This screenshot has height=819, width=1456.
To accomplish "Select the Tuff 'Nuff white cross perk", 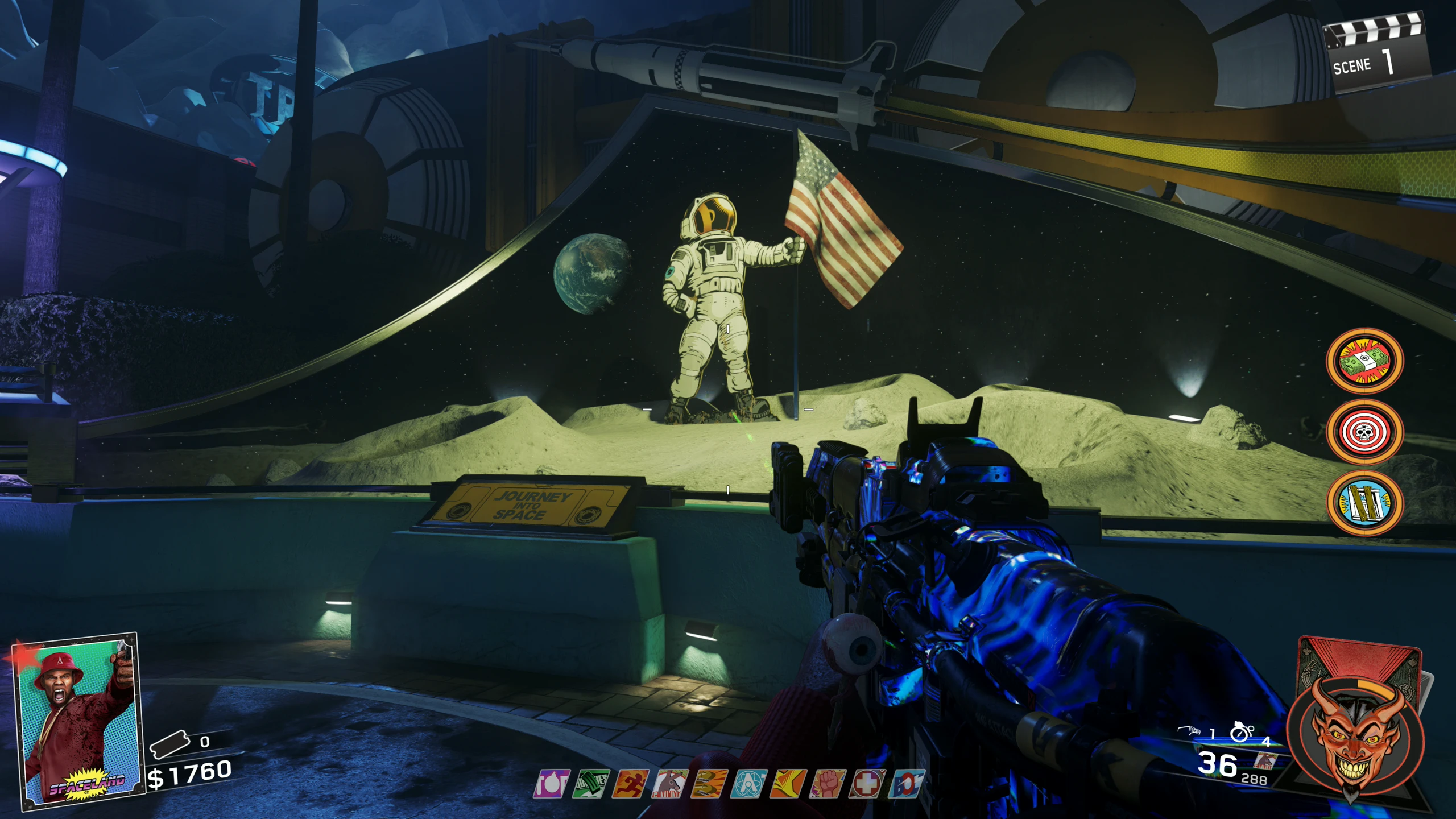I will coord(867,784).
